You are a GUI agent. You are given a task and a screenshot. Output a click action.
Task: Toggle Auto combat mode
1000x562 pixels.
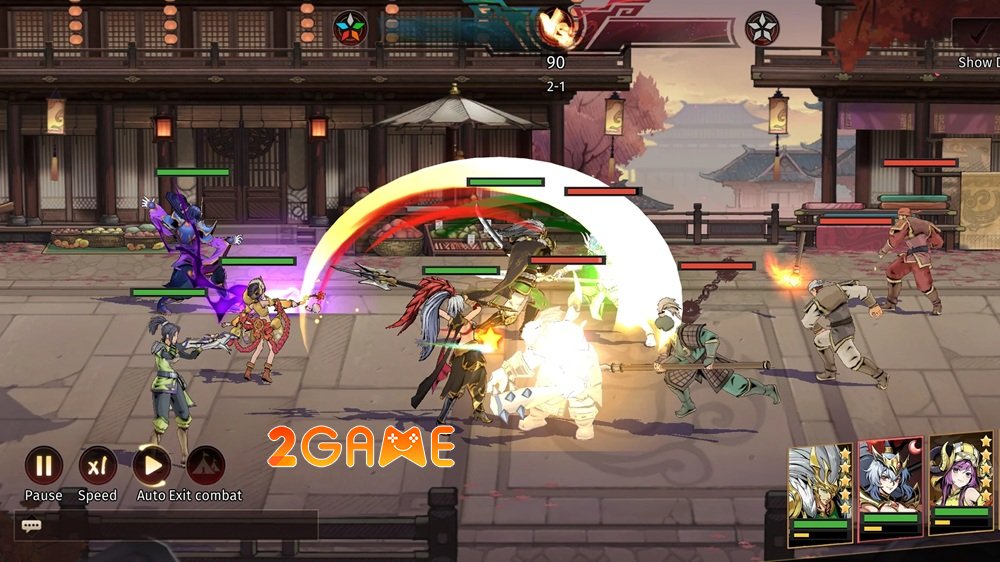click(x=151, y=465)
